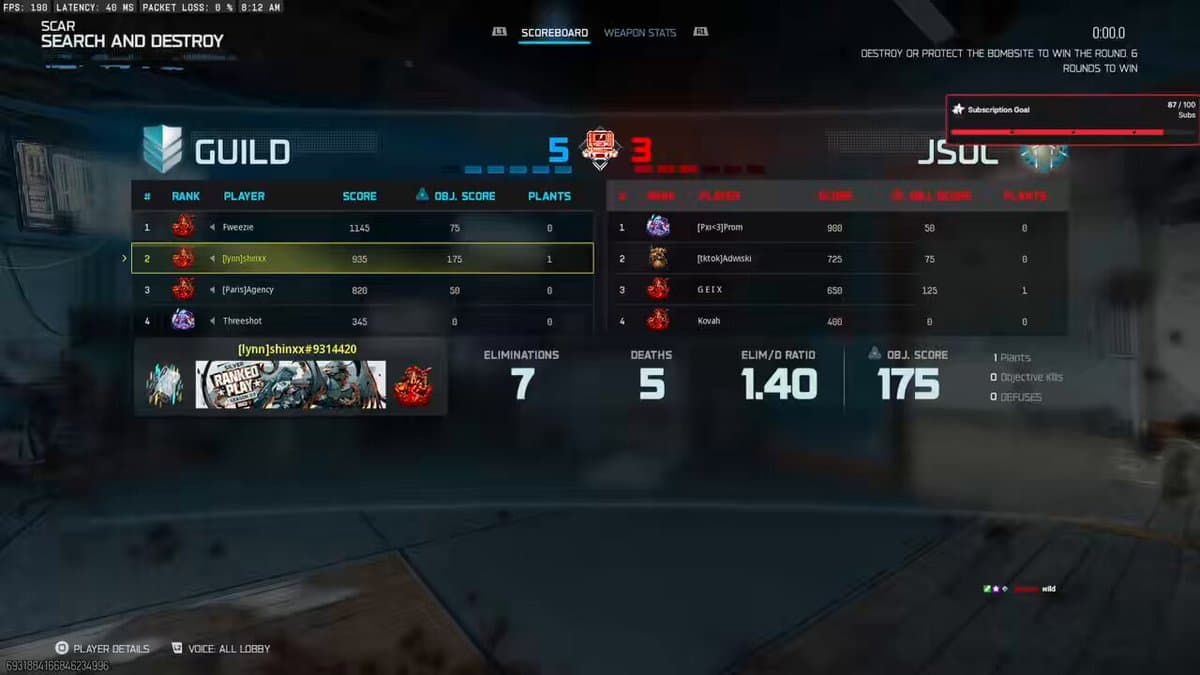Mute Fweezie via the speaker icon
This screenshot has width=1200, height=675.
pyautogui.click(x=212, y=228)
